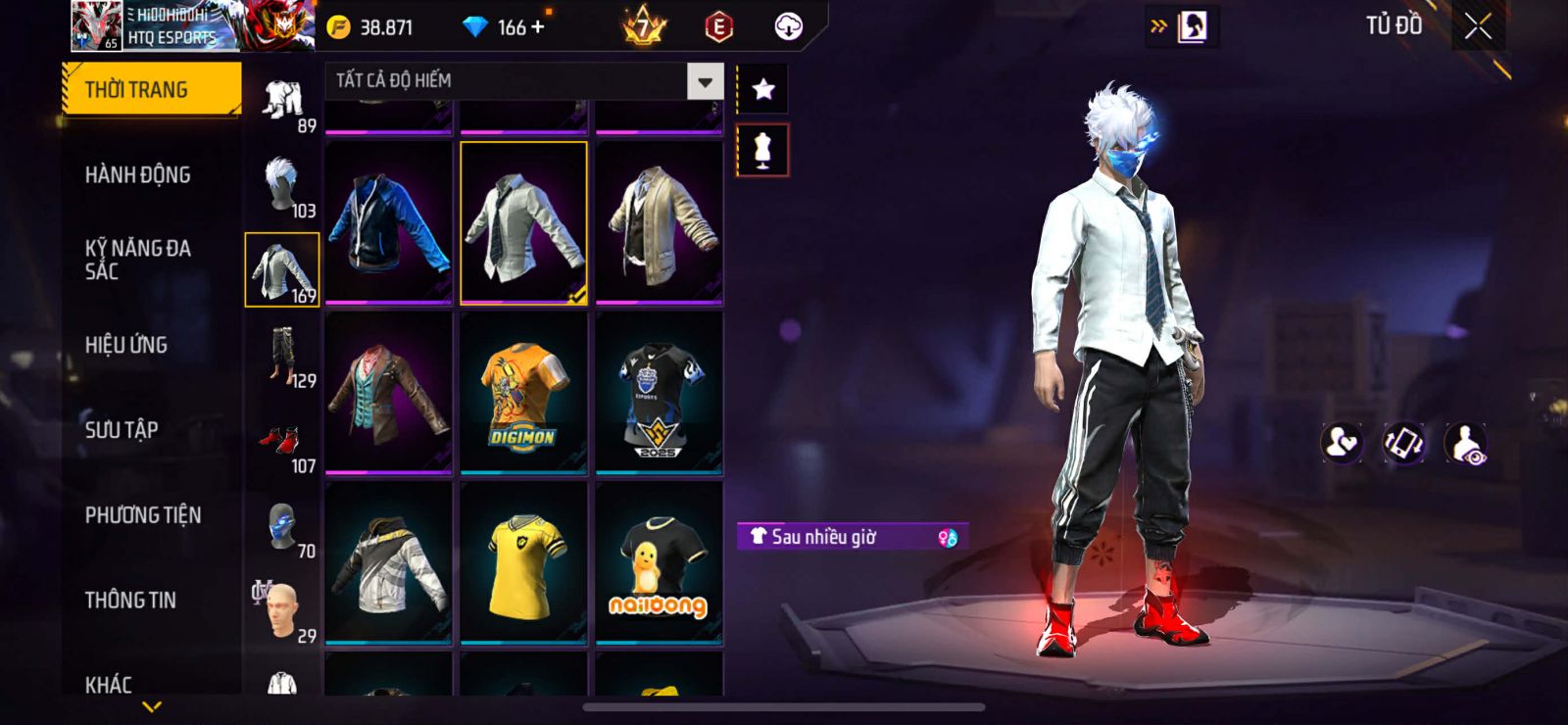Screen dimensions: 1568x725
Task: Show the hair subcategory with 103 items
Action: (x=282, y=186)
